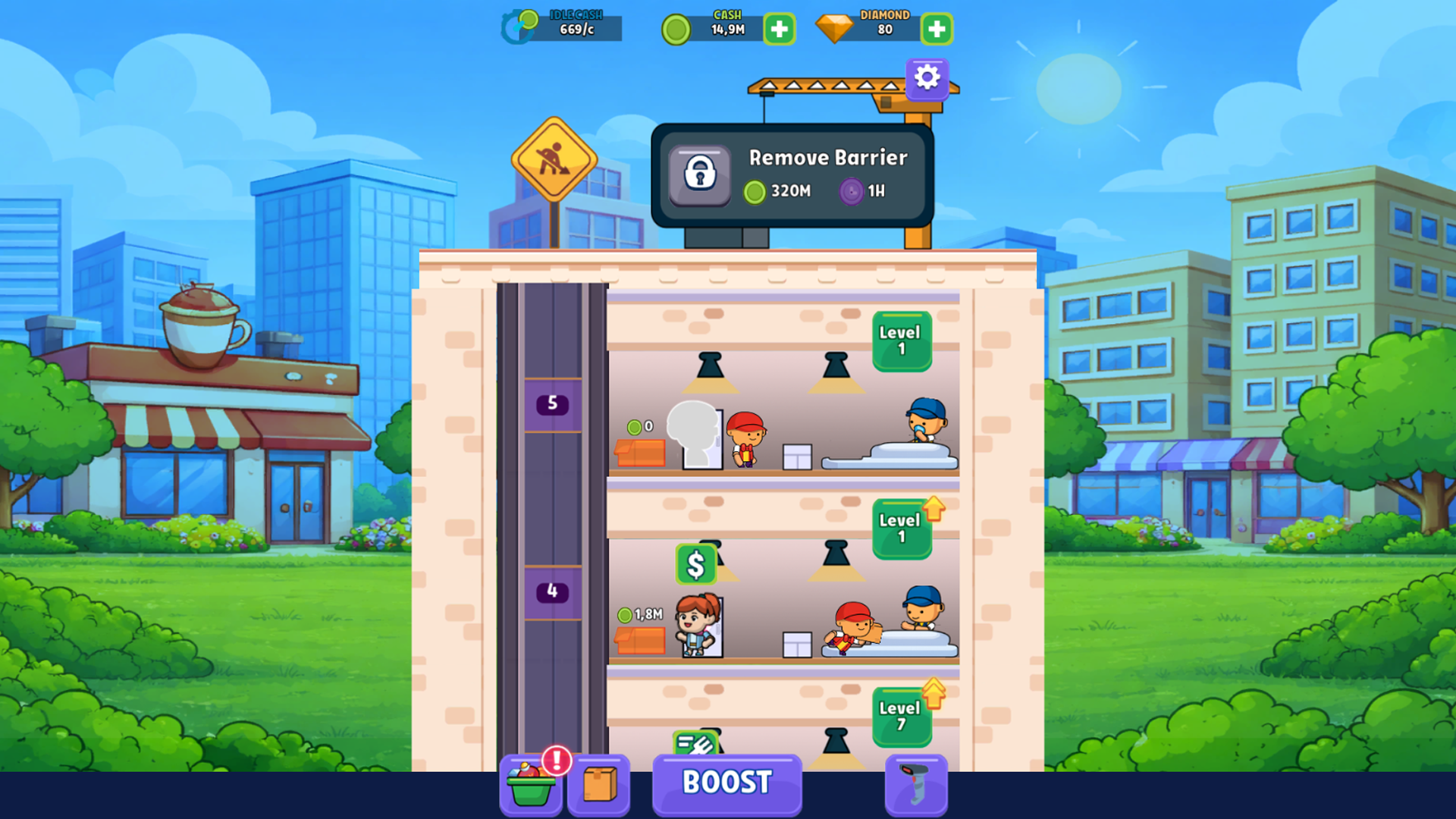
Task: Add more Cash with the plus button
Action: click(780, 29)
